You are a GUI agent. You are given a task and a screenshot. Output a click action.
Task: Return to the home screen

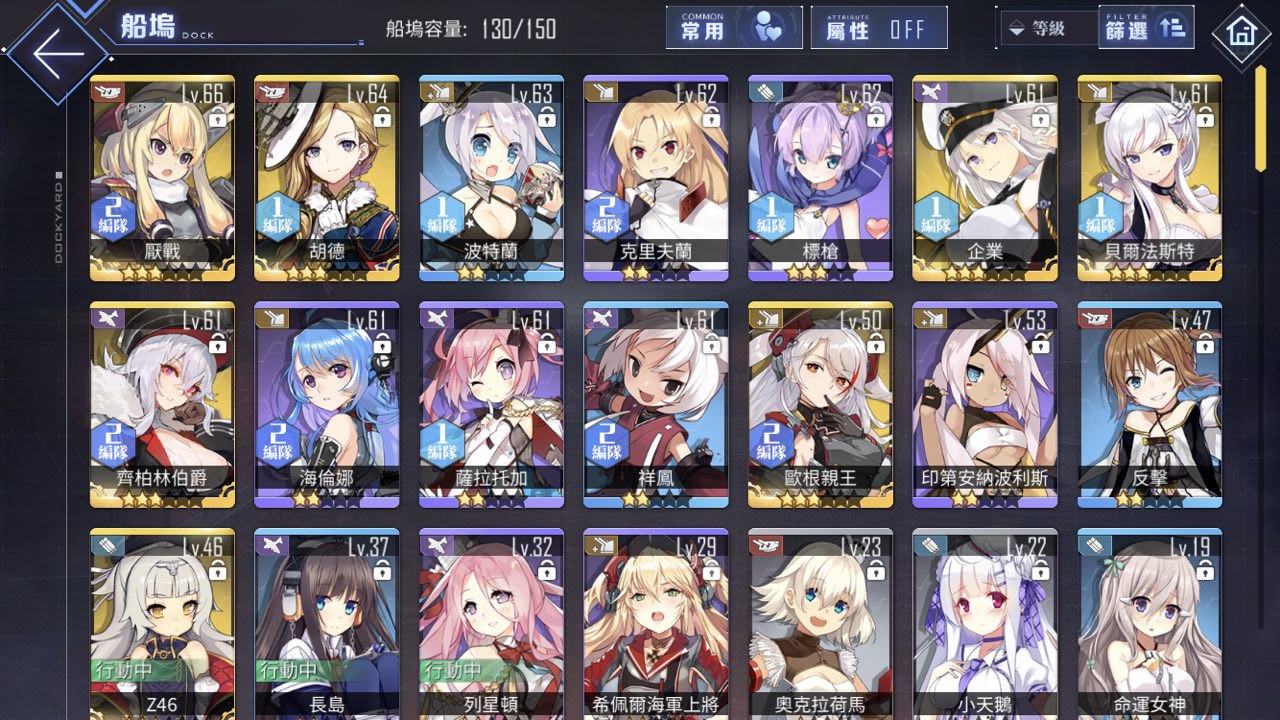pyautogui.click(x=1241, y=34)
